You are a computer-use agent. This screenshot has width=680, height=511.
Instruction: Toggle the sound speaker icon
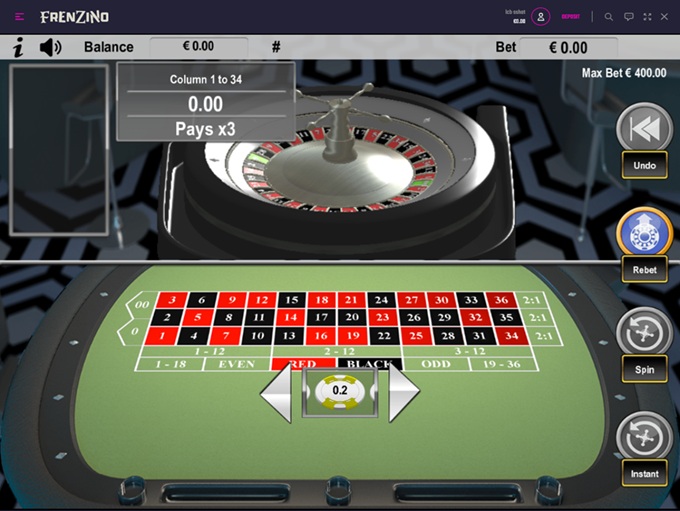[50, 47]
